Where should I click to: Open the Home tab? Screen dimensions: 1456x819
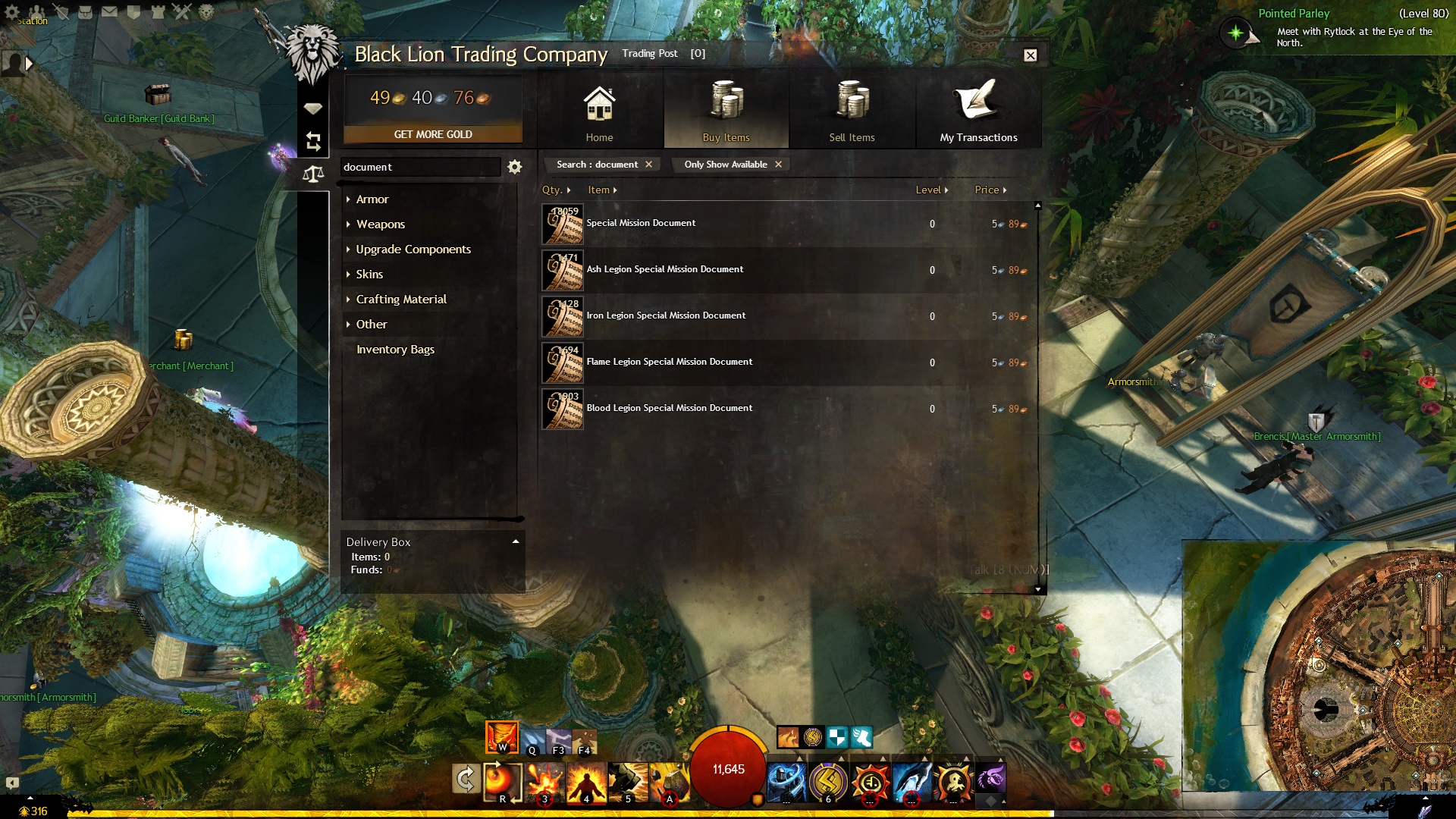(599, 112)
